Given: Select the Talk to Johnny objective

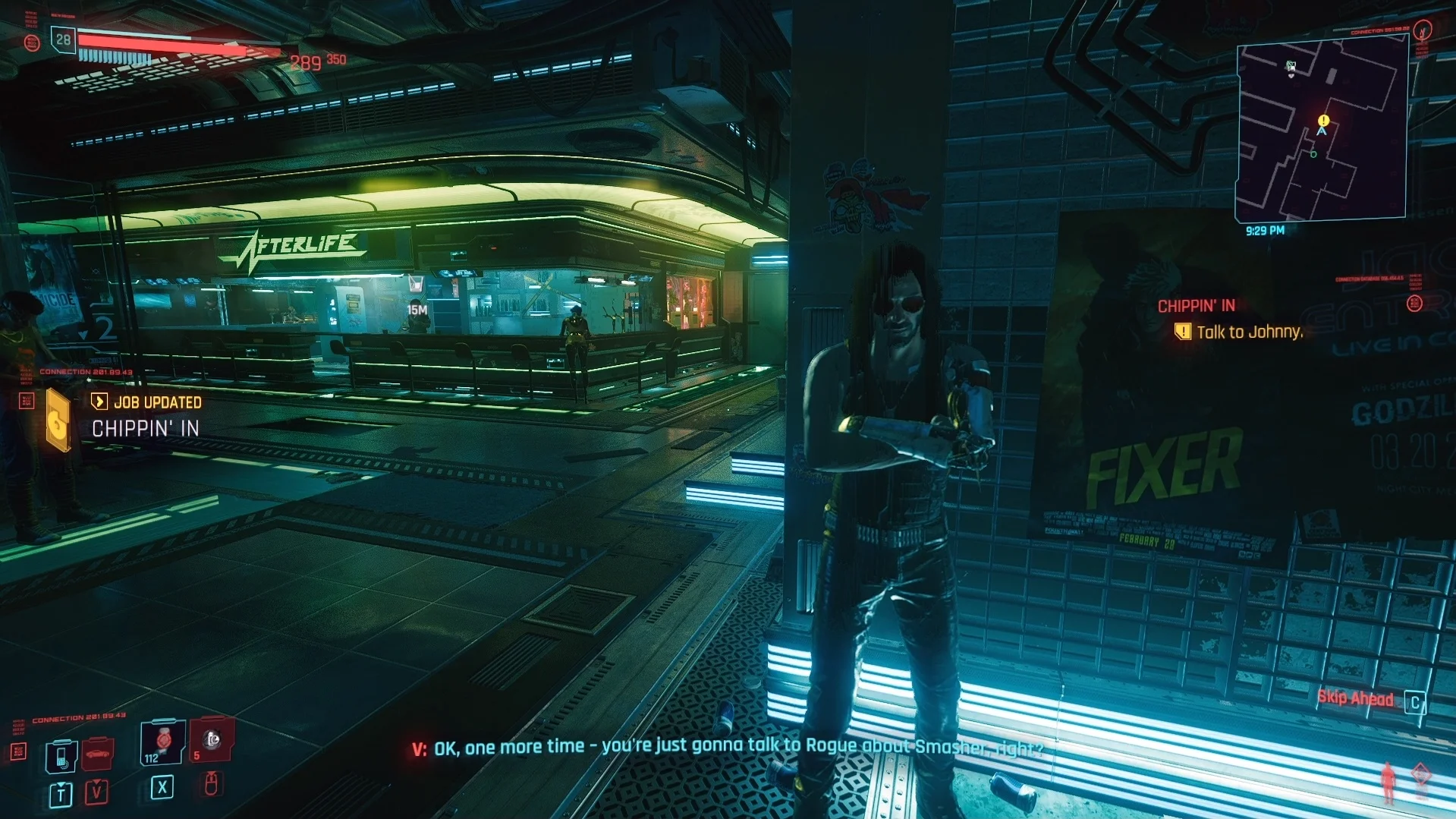Looking at the screenshot, I should click(1248, 332).
